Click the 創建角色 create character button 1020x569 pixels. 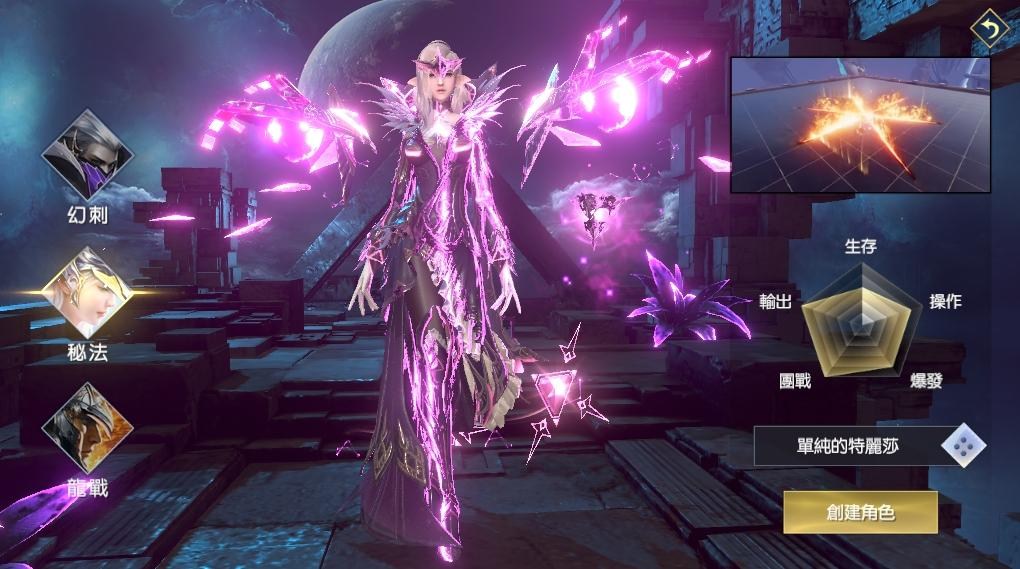860,512
